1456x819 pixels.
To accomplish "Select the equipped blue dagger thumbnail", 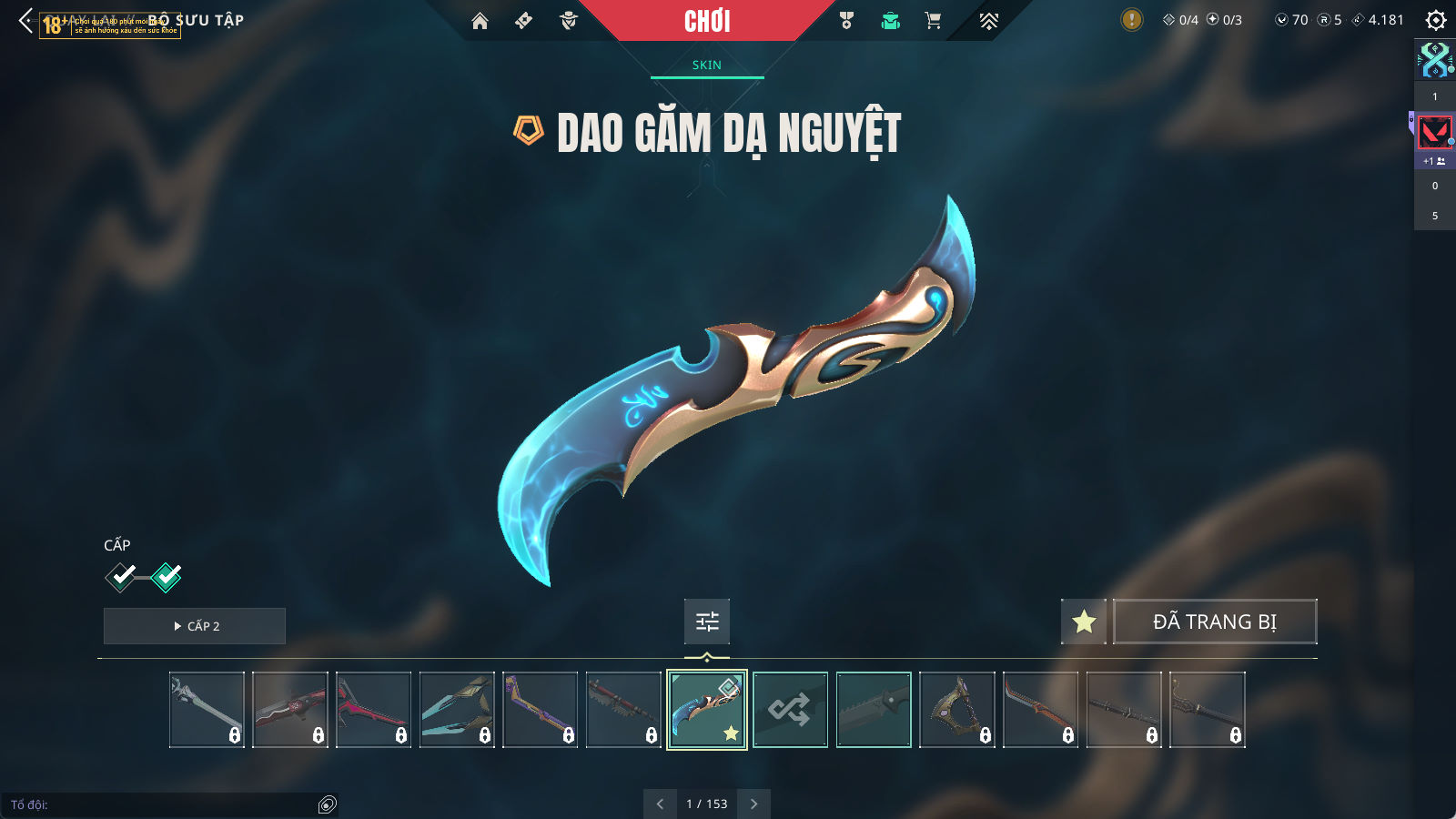I will point(707,710).
